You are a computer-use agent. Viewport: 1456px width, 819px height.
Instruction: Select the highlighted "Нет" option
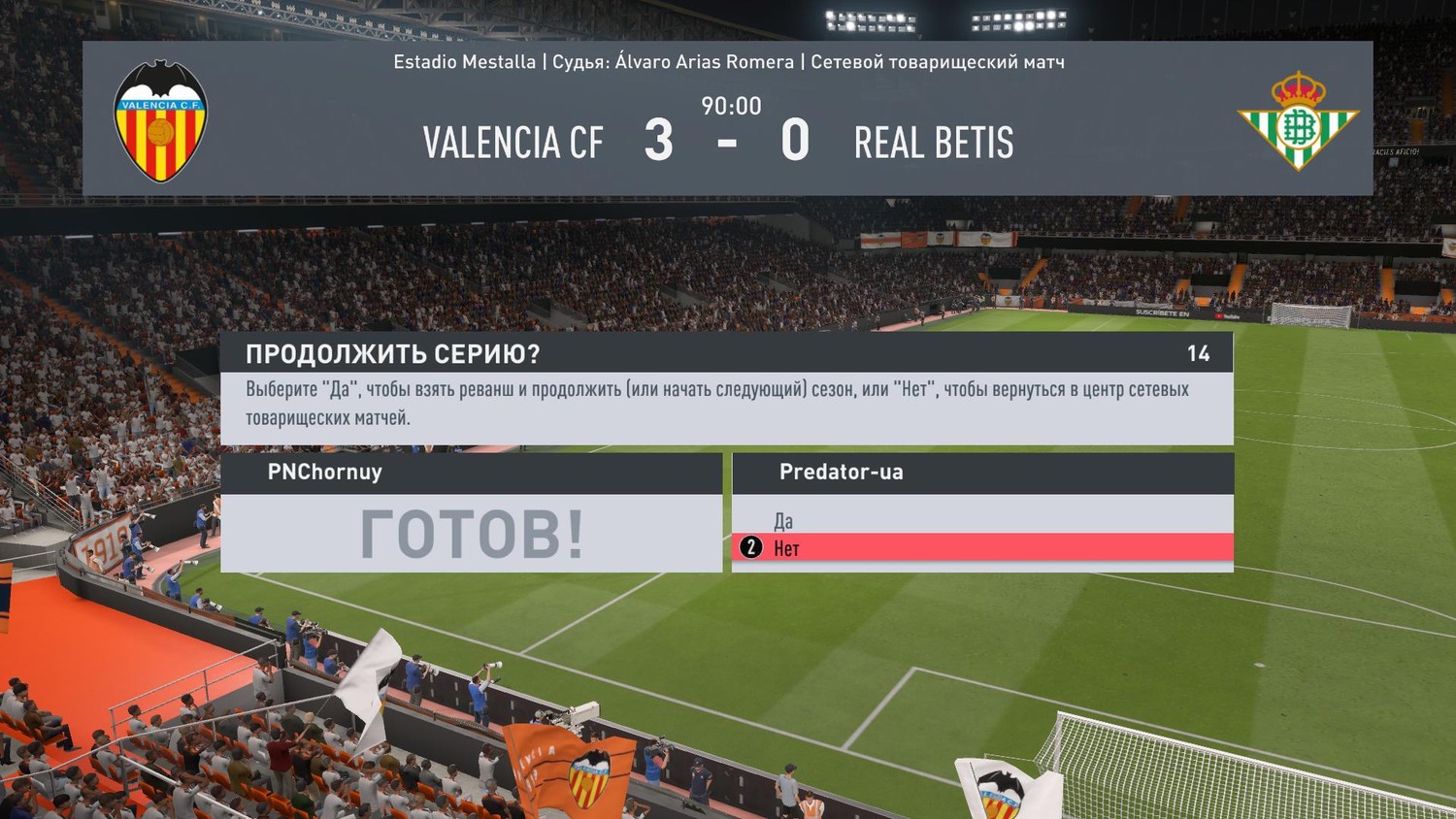click(787, 548)
